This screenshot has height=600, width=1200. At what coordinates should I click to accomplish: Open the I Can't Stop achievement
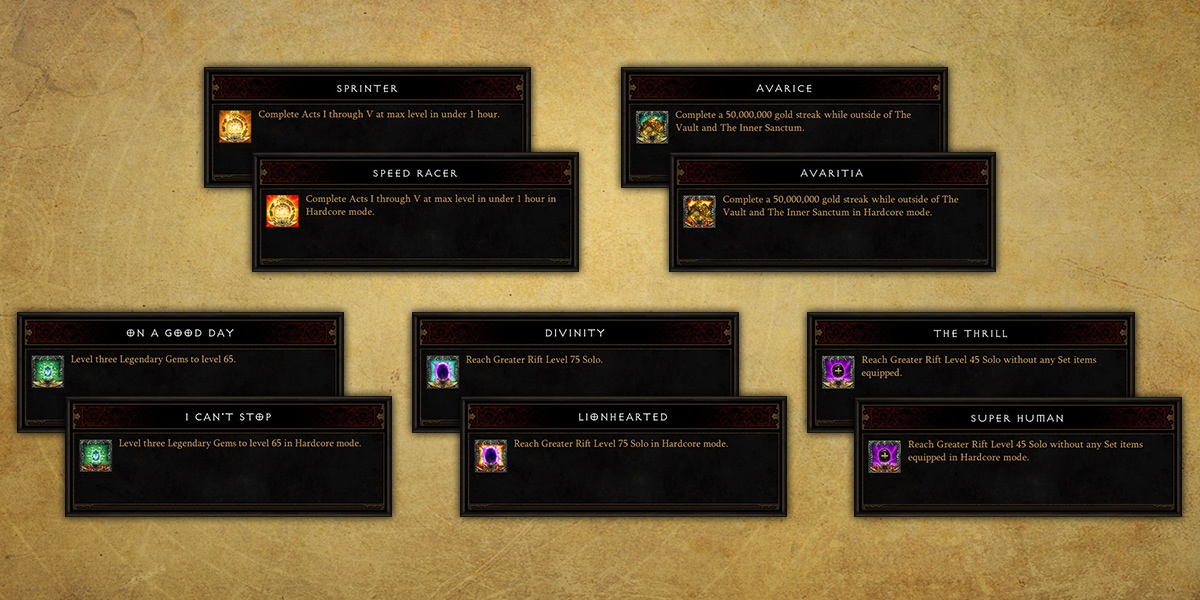tap(228, 417)
